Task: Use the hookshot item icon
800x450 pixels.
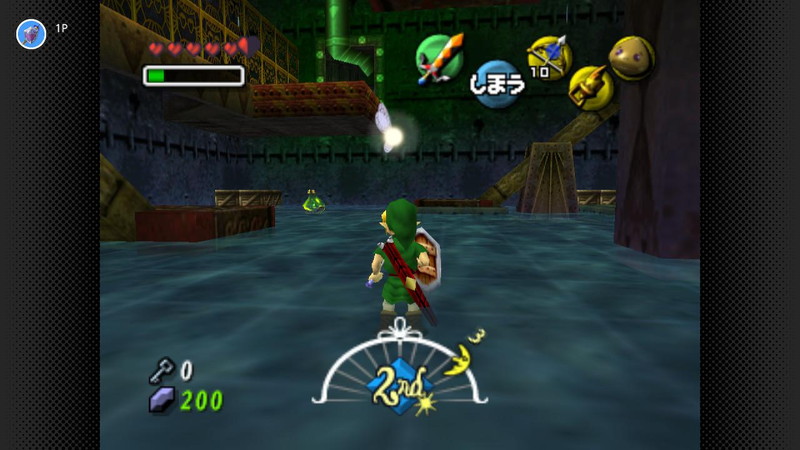Action: point(590,87)
